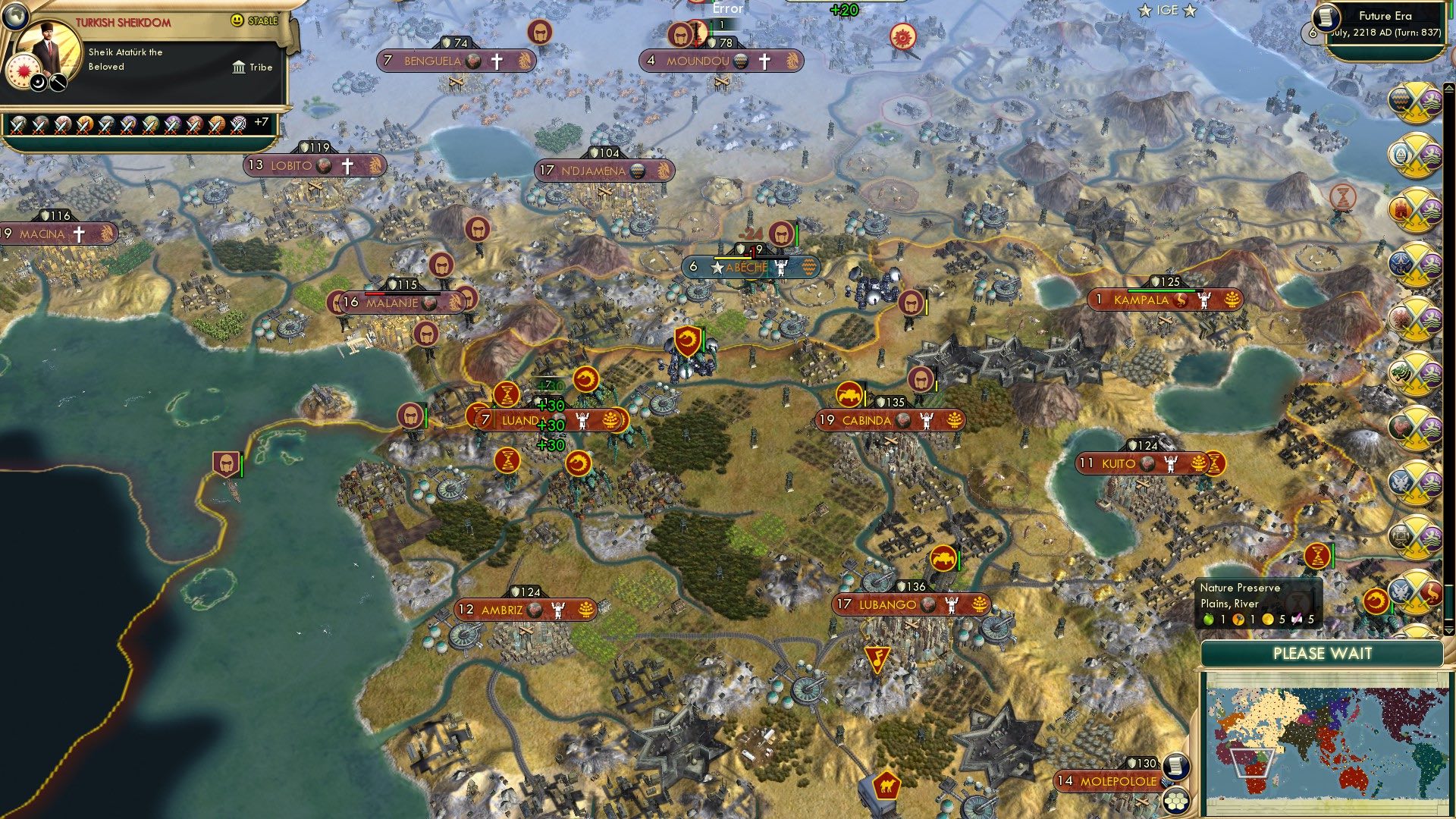
Task: Open the IGE editor button
Action: click(1167, 11)
